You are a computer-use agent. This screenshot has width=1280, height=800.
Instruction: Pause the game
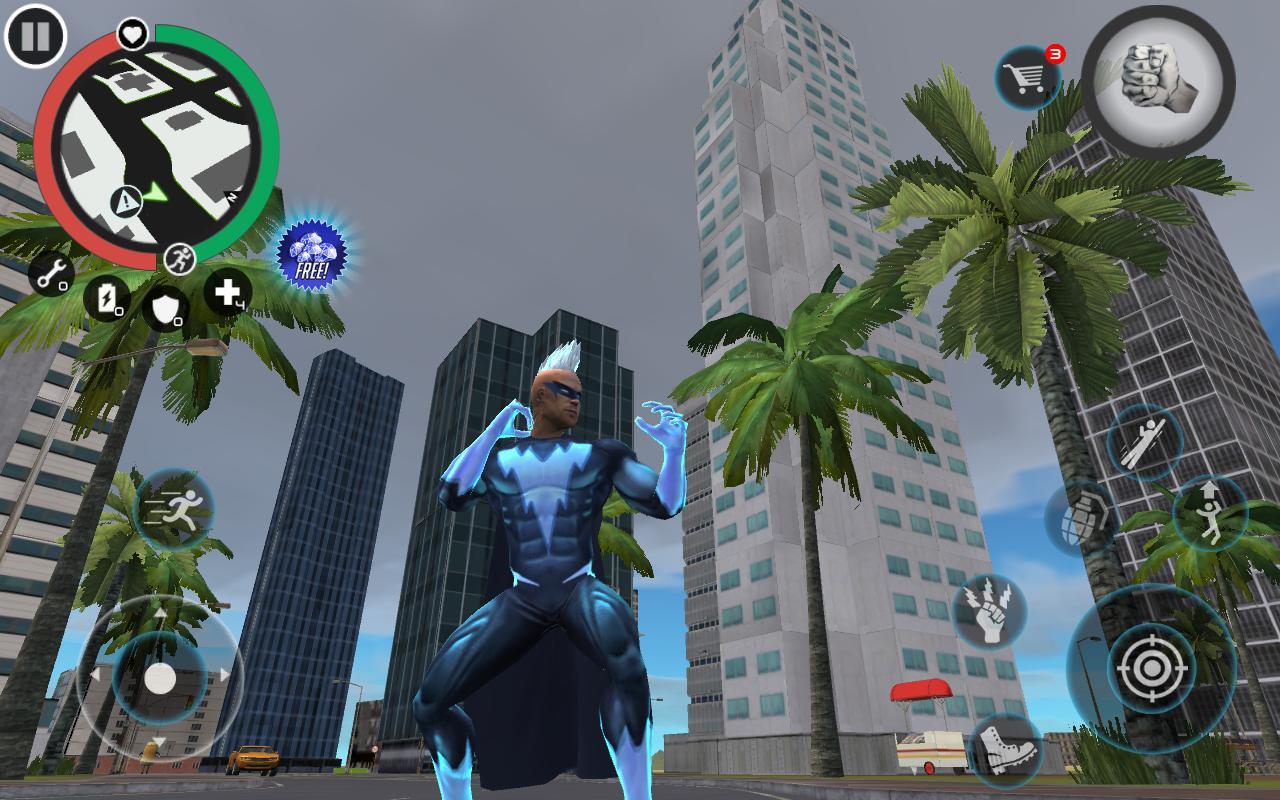[35, 38]
